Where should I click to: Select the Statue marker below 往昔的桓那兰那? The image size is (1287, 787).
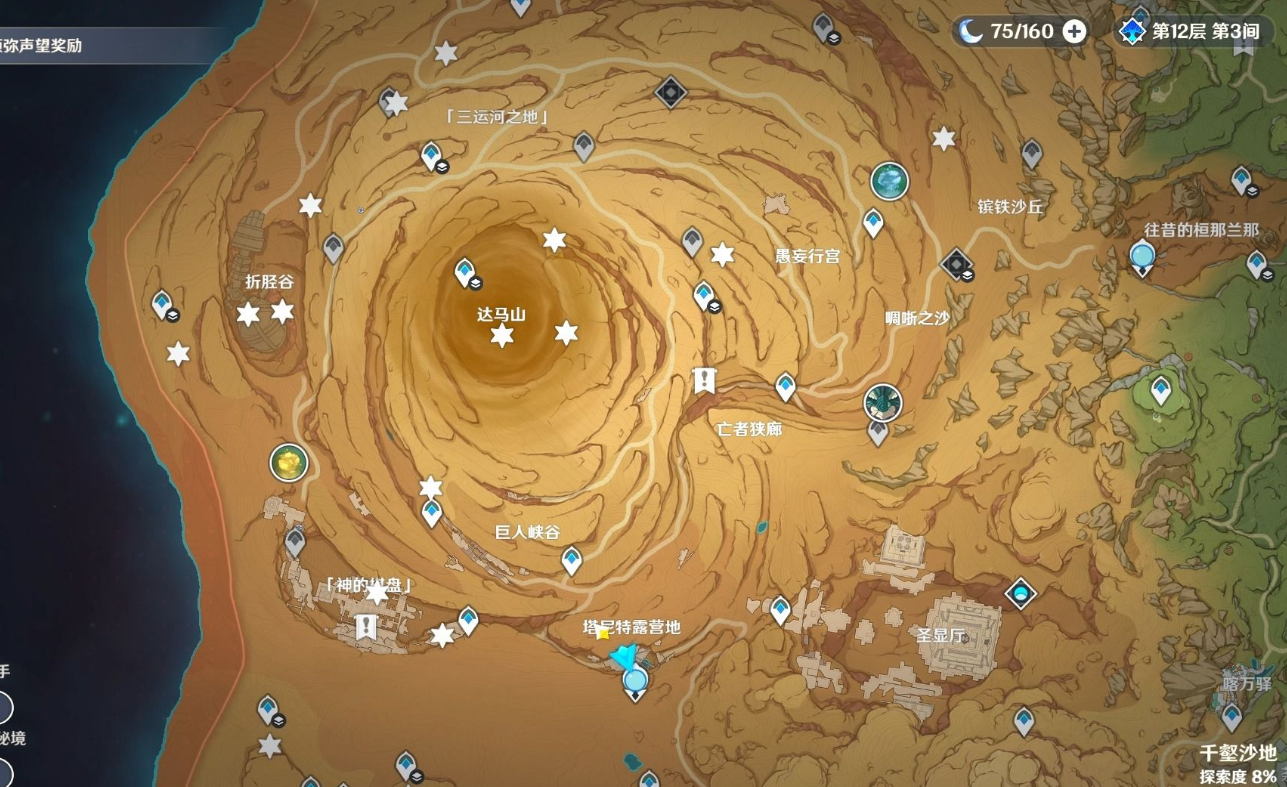(x=1142, y=257)
